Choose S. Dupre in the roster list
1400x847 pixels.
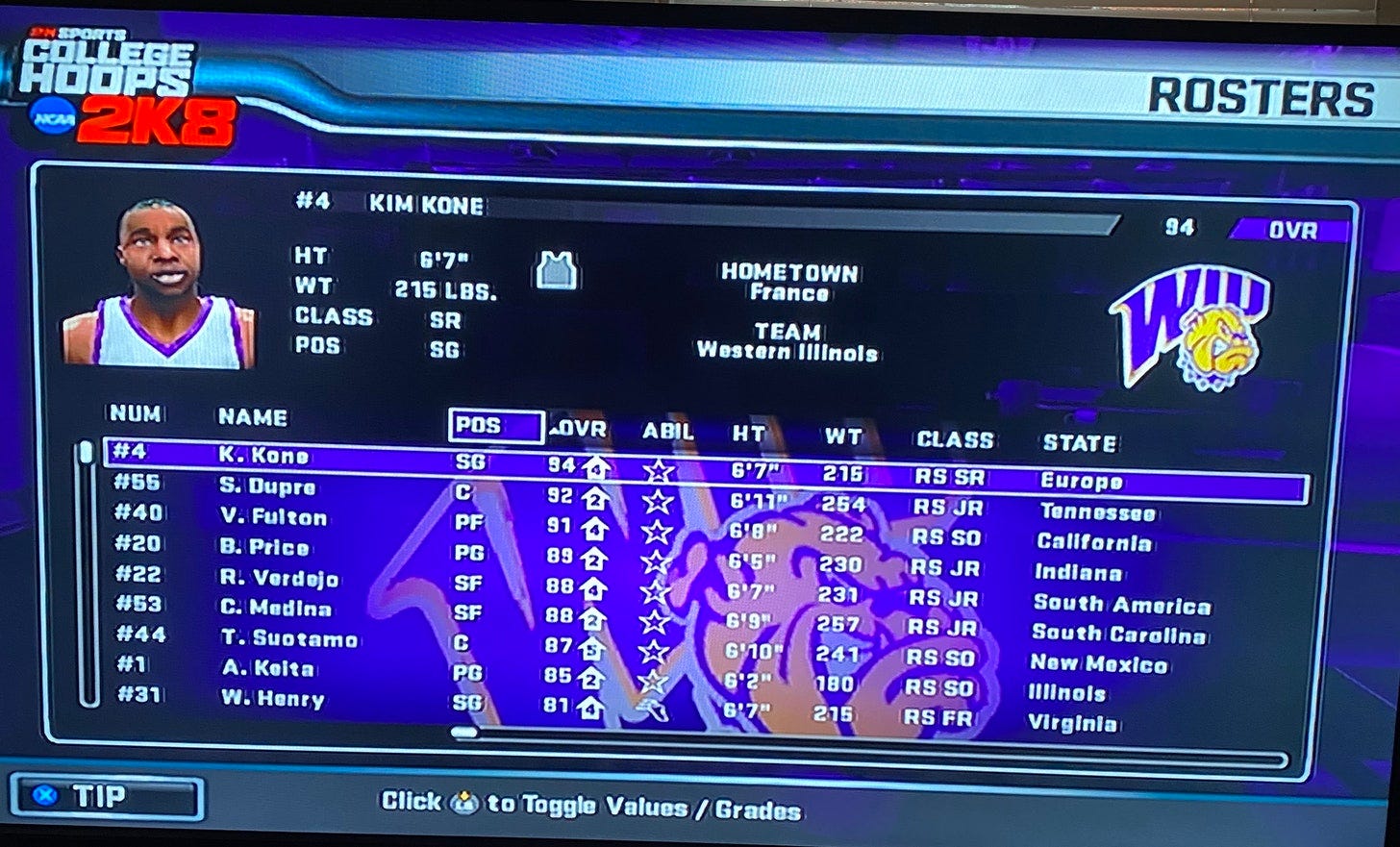pos(267,486)
